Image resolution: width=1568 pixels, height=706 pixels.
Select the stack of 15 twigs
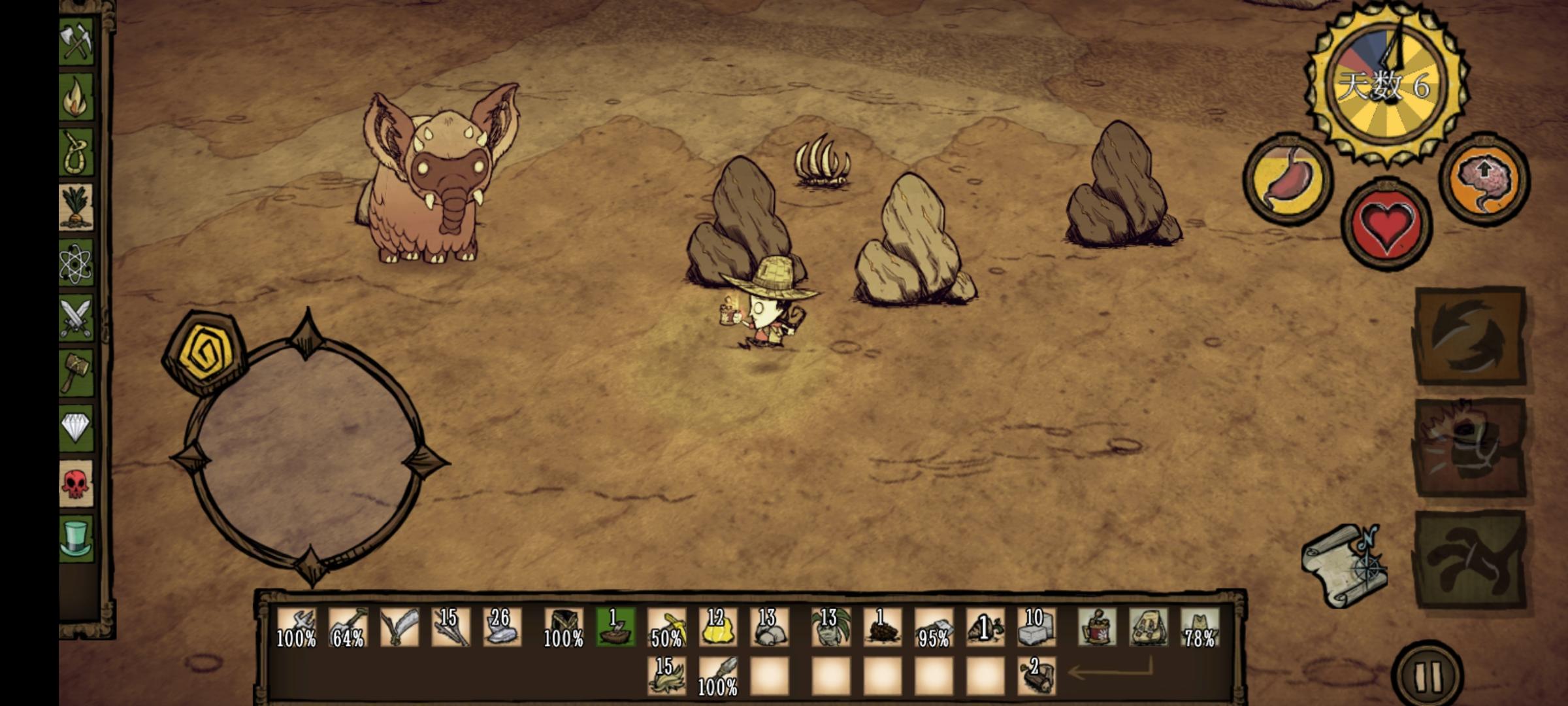point(451,628)
